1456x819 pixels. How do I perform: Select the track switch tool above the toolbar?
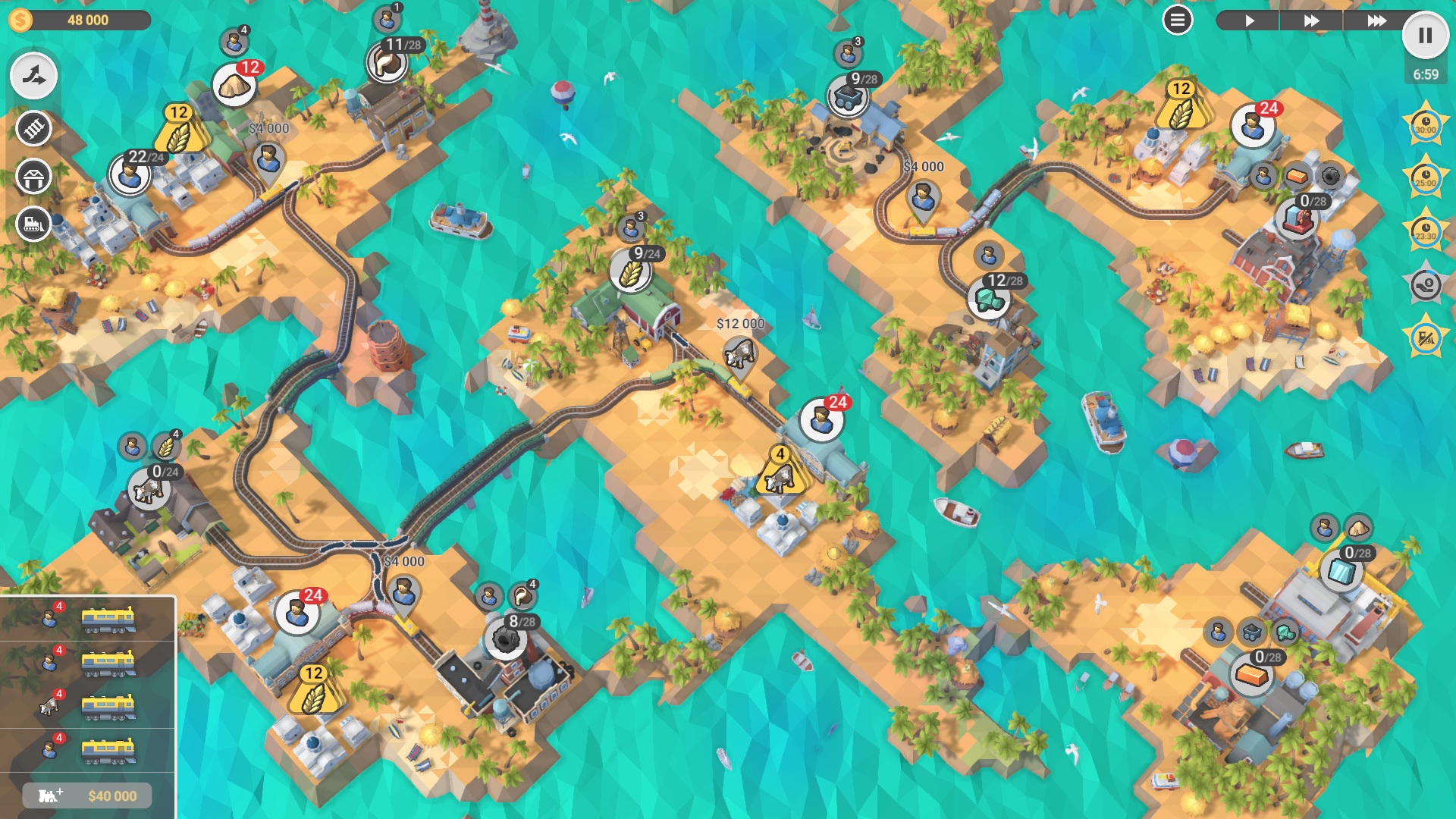coord(33,75)
